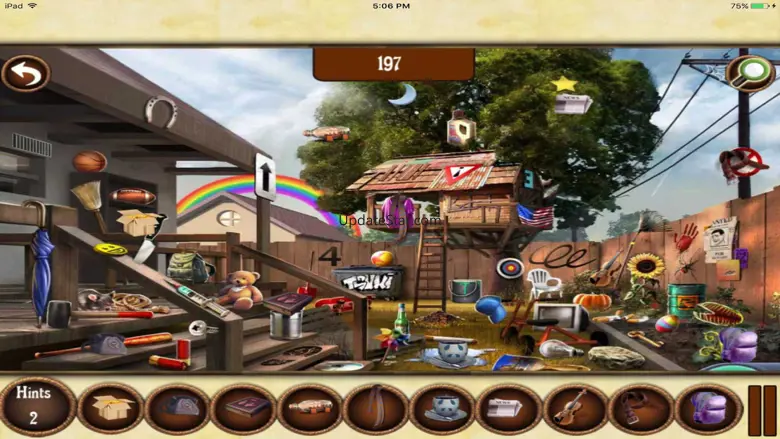
Task: Select the curved bow item slot
Action: pyautogui.click(x=376, y=408)
